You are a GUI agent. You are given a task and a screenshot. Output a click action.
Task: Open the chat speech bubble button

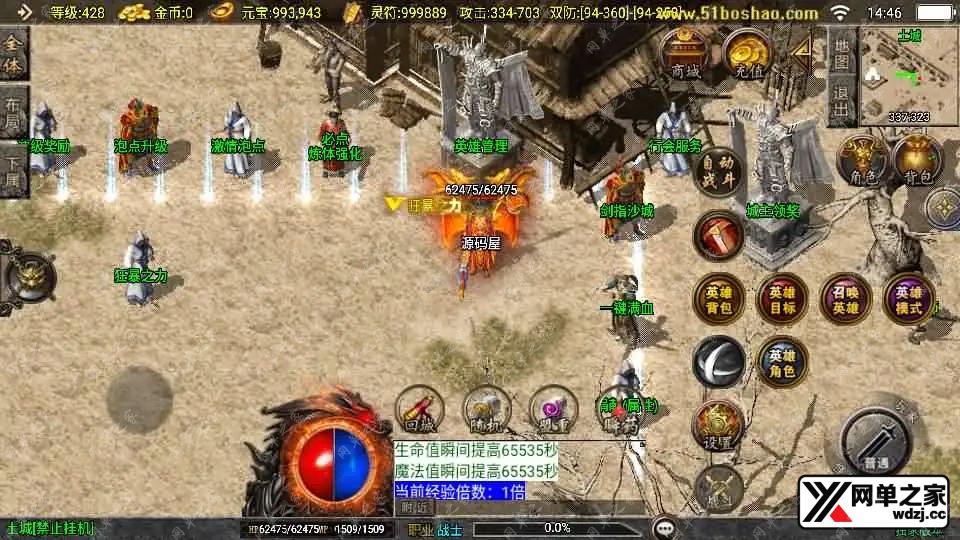tap(663, 528)
